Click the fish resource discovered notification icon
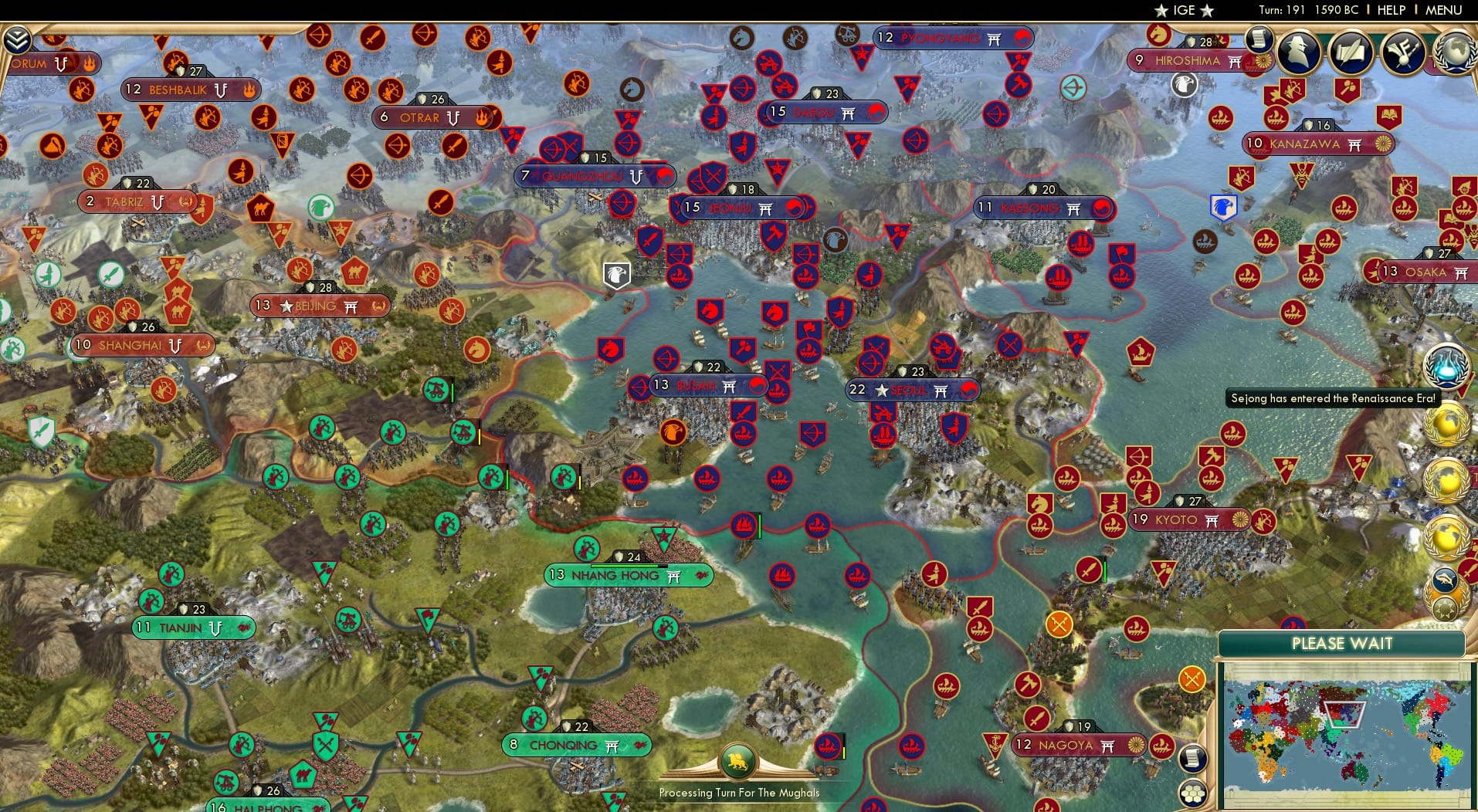 pyautogui.click(x=1446, y=579)
